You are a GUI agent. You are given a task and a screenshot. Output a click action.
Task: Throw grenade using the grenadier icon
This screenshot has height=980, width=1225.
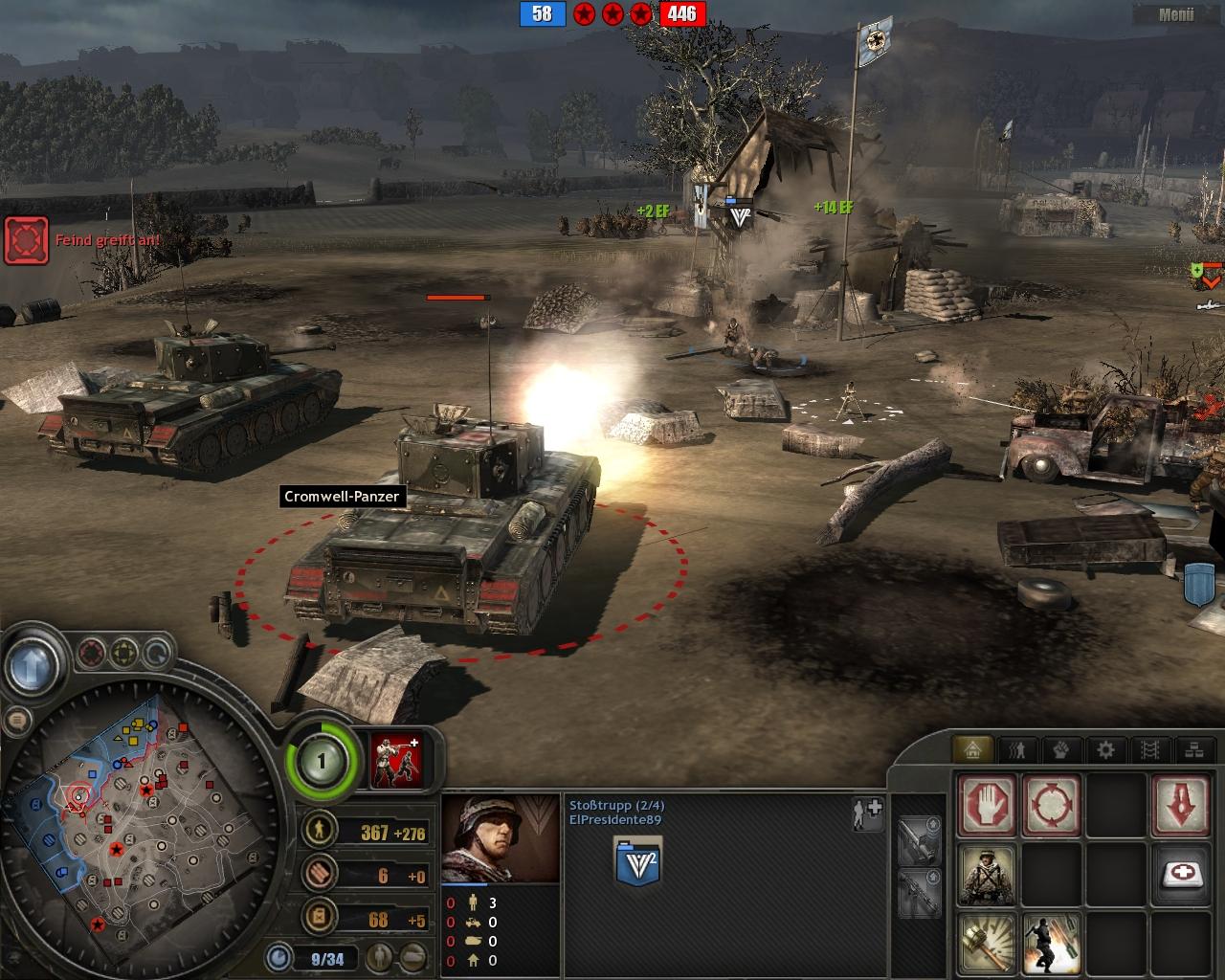[x=1052, y=942]
